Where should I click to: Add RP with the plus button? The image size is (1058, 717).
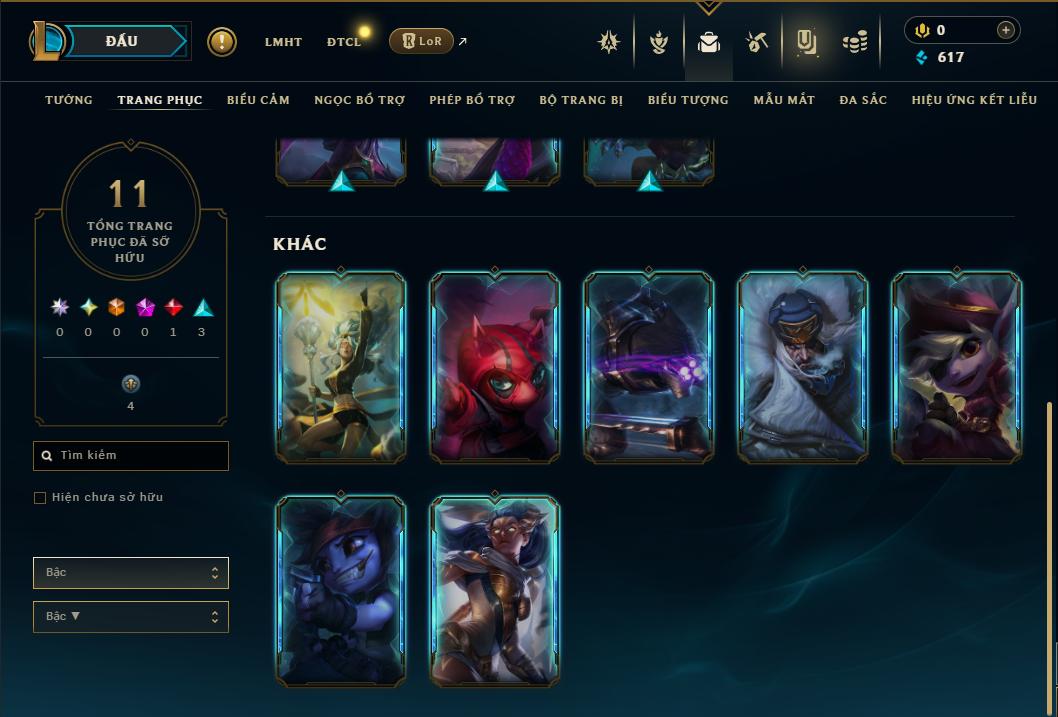(x=1006, y=30)
